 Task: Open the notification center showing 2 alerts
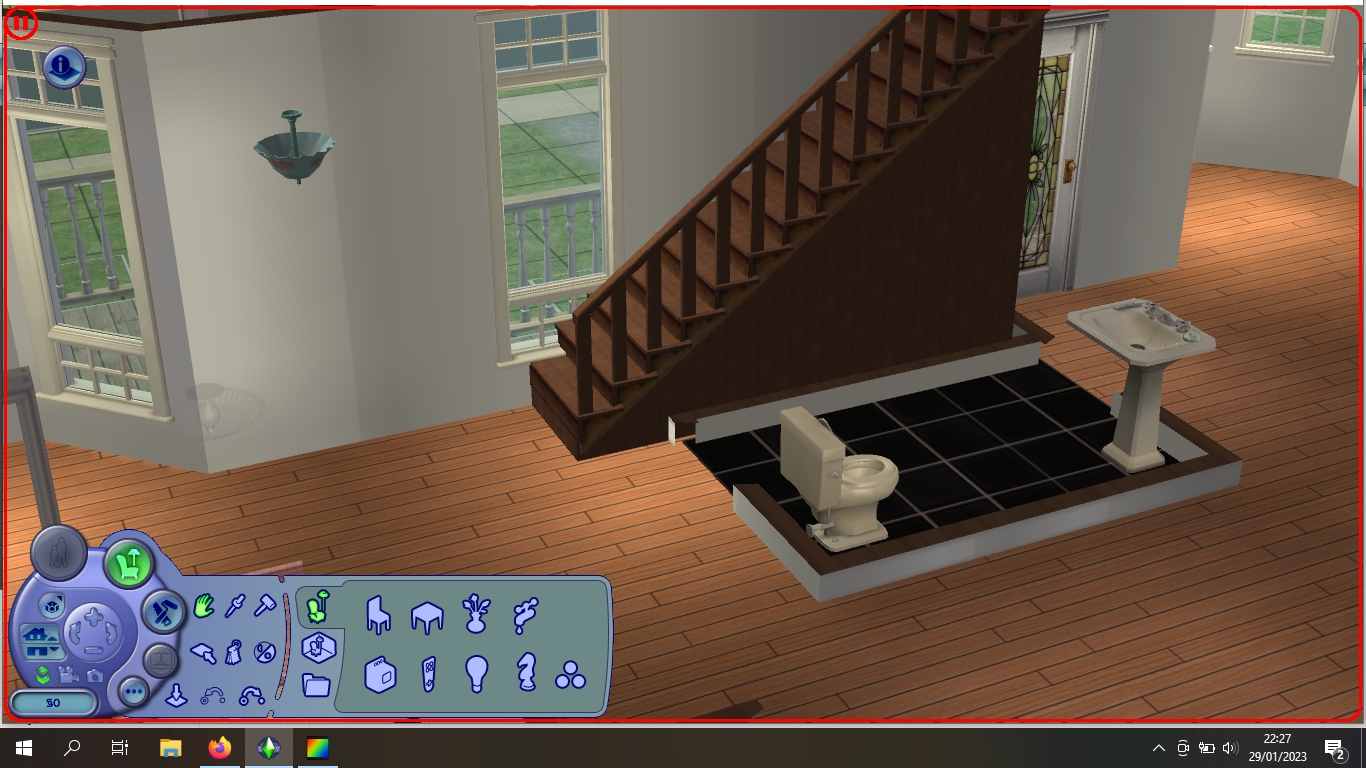(1334, 748)
